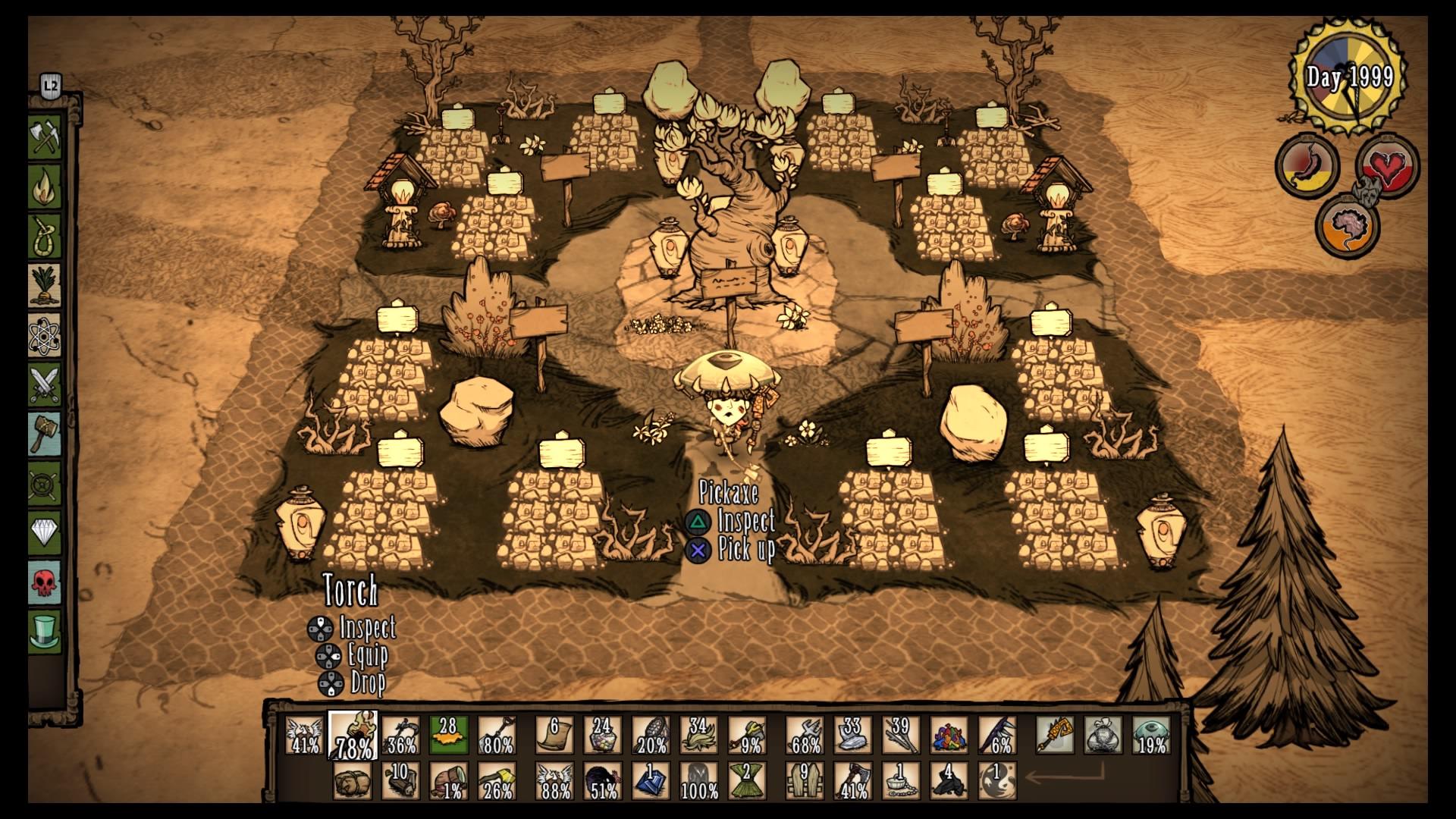This screenshot has height=819, width=1456.
Task: Switch to the Survival tab with the rope
Action: pos(45,236)
